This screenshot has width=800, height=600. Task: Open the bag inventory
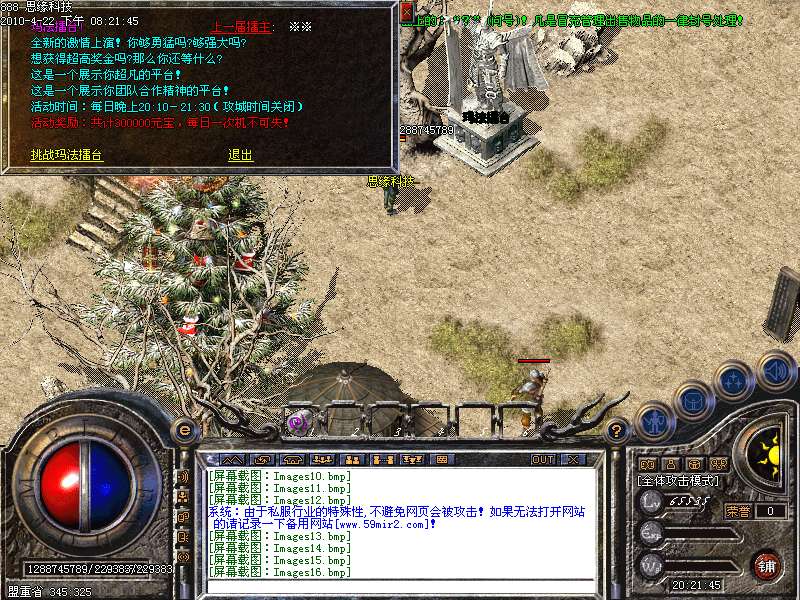[x=692, y=400]
